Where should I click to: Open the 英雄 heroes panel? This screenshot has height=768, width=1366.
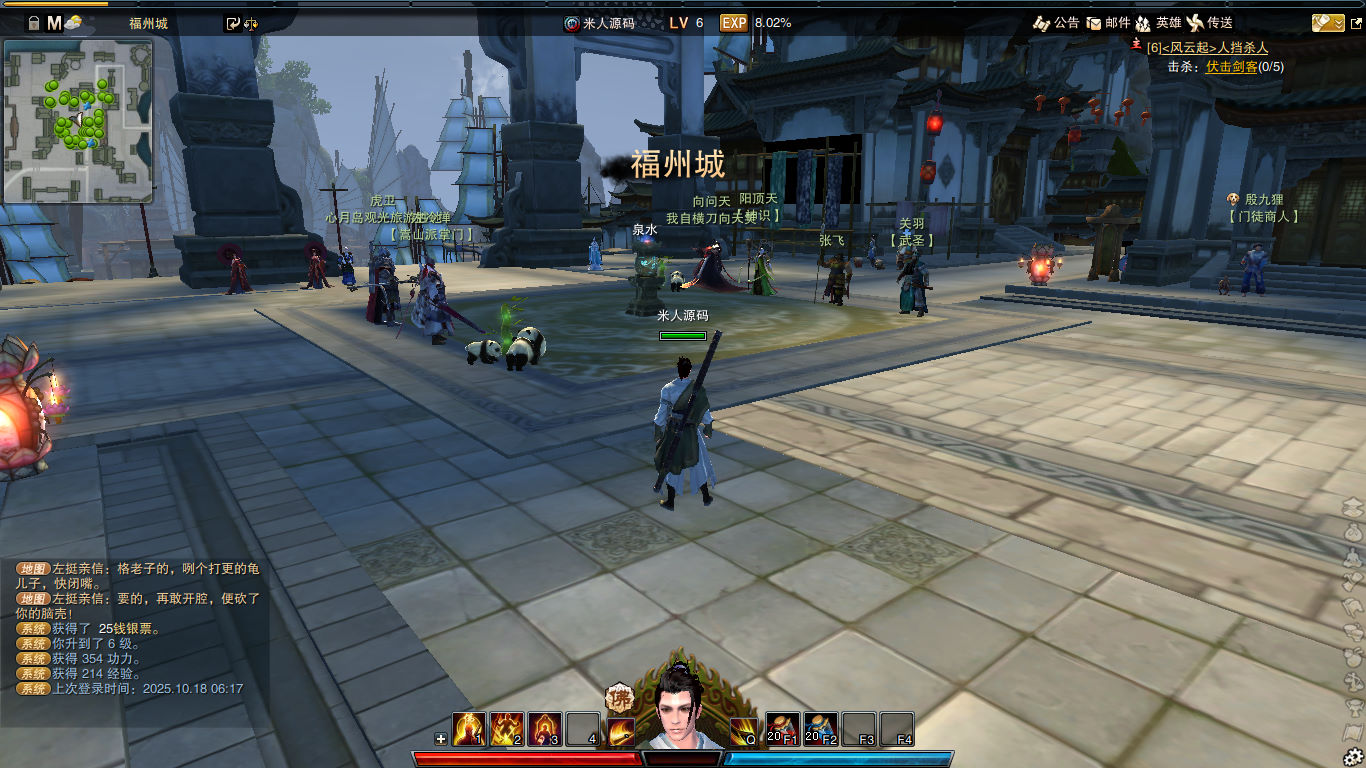1158,22
